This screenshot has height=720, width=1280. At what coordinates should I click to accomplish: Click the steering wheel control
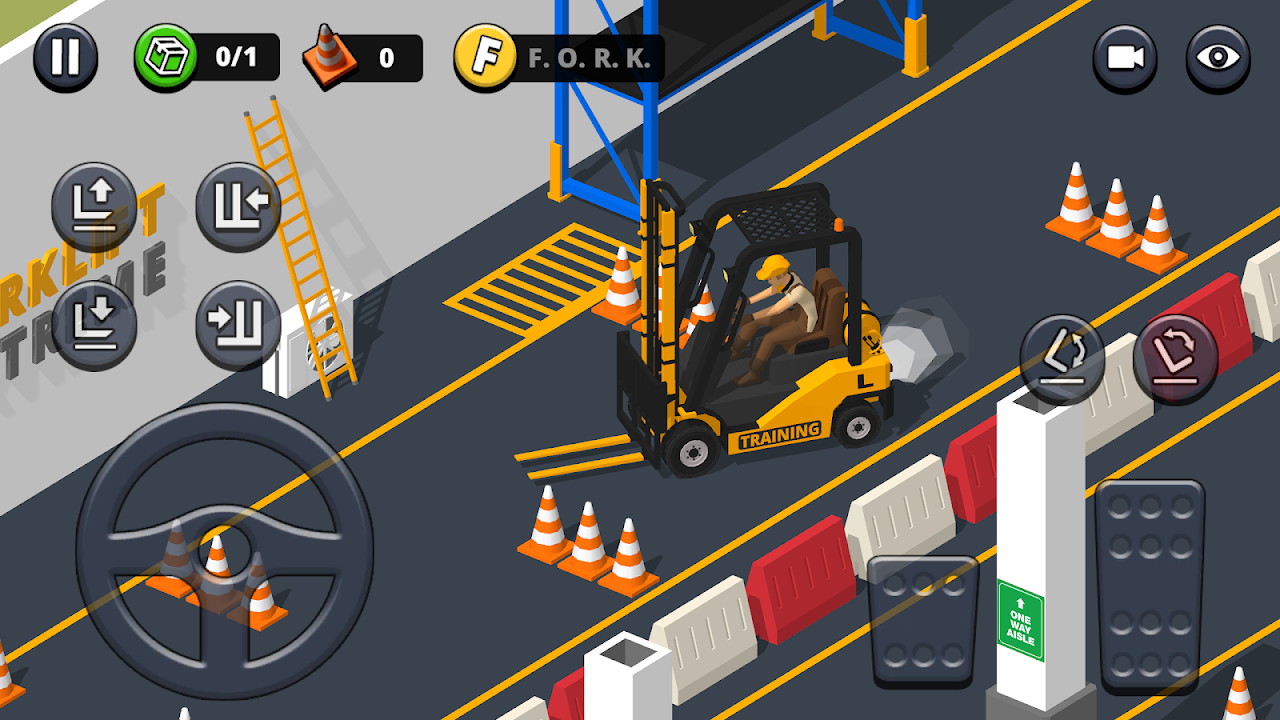(224, 552)
